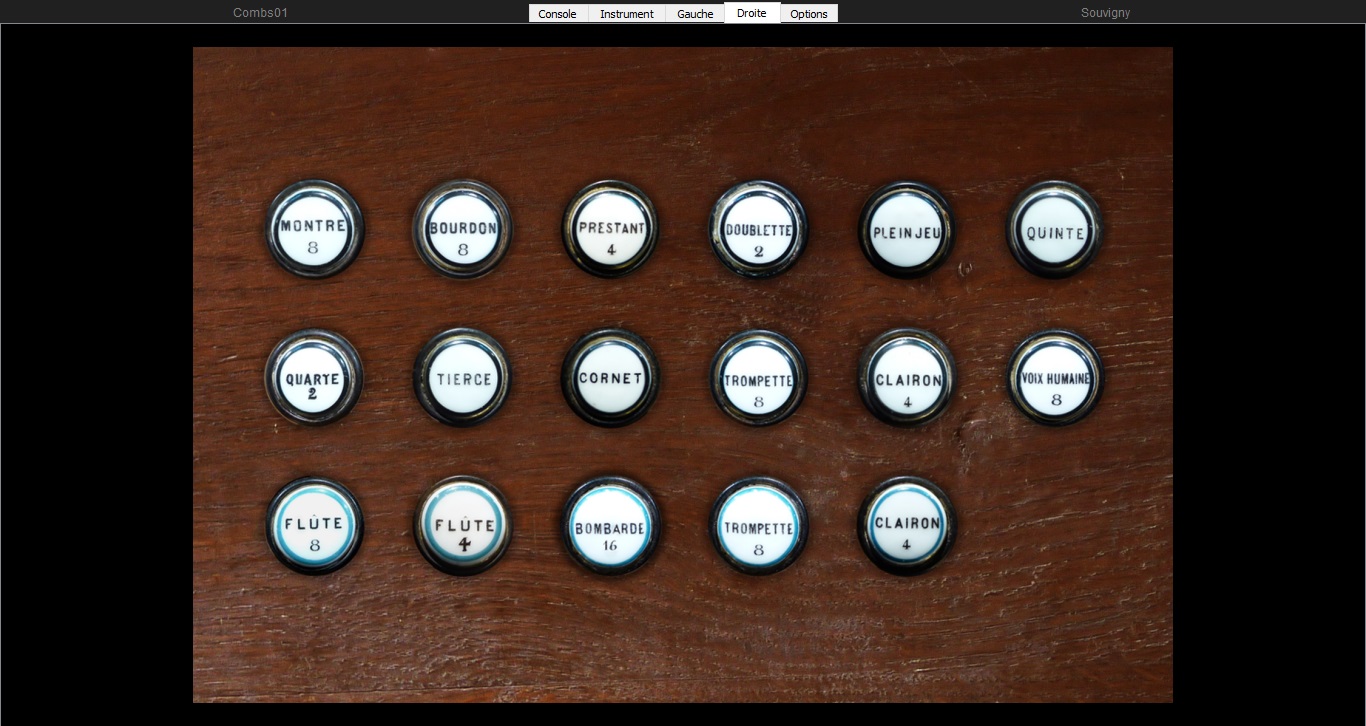The height and width of the screenshot is (726, 1366).
Task: Click the Combs01 label
Action: tap(260, 13)
